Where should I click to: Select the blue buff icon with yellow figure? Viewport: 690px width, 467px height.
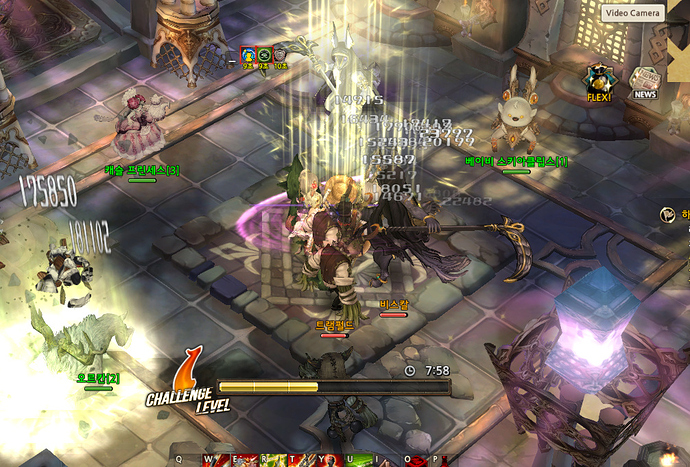(x=248, y=54)
